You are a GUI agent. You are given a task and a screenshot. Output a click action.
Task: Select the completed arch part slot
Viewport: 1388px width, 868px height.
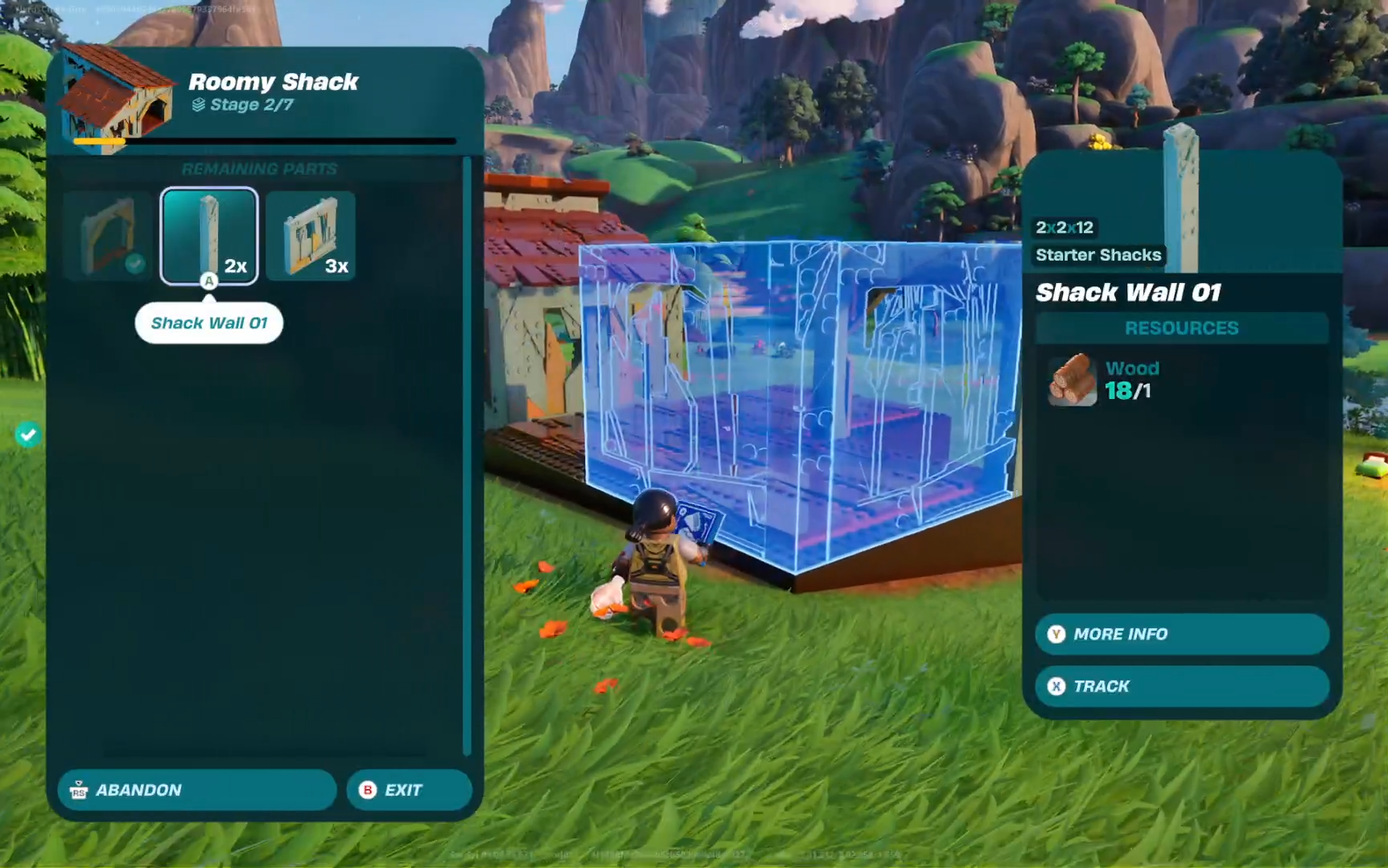108,237
